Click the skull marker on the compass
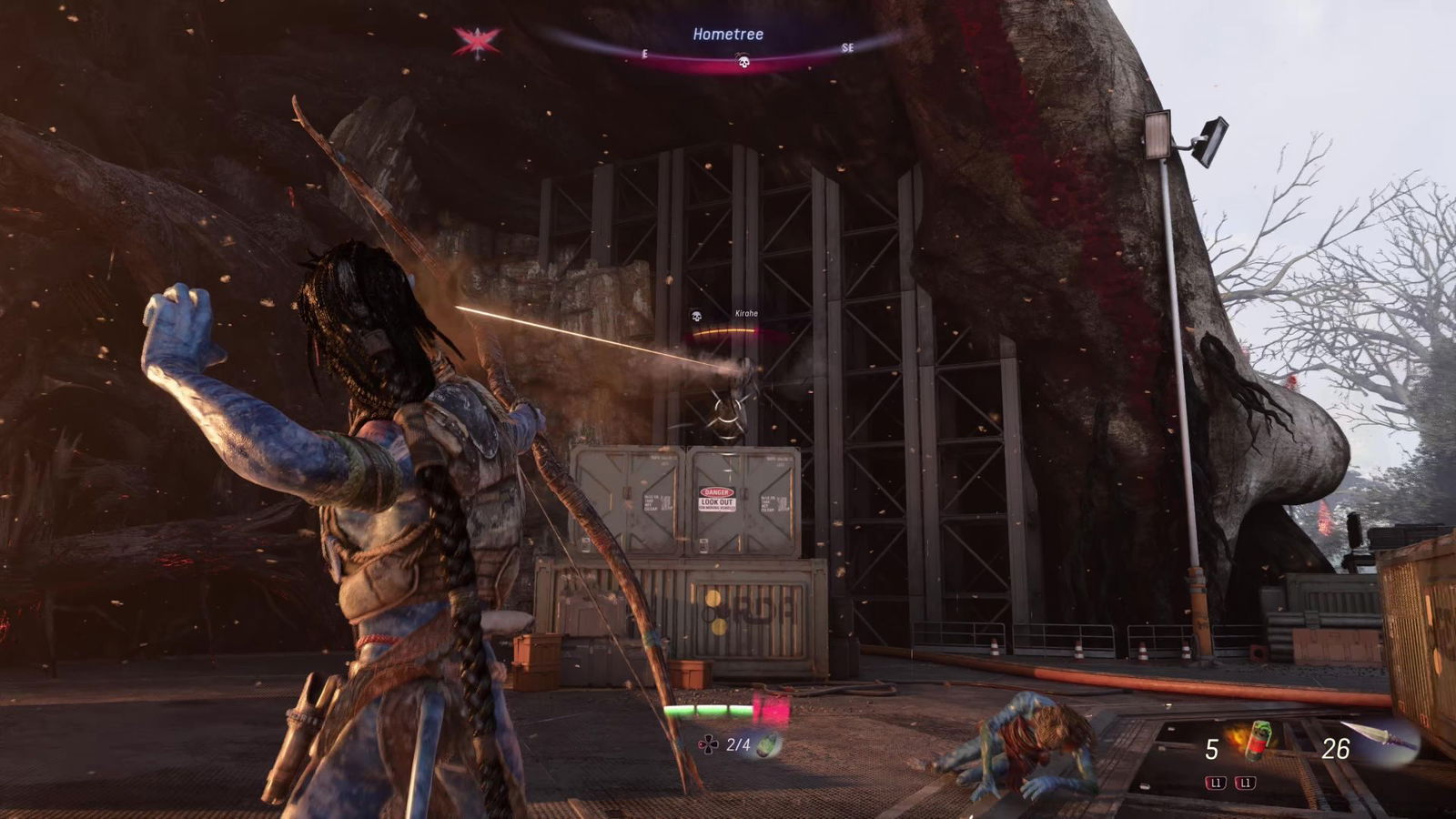The width and height of the screenshot is (1456, 819). click(x=743, y=62)
